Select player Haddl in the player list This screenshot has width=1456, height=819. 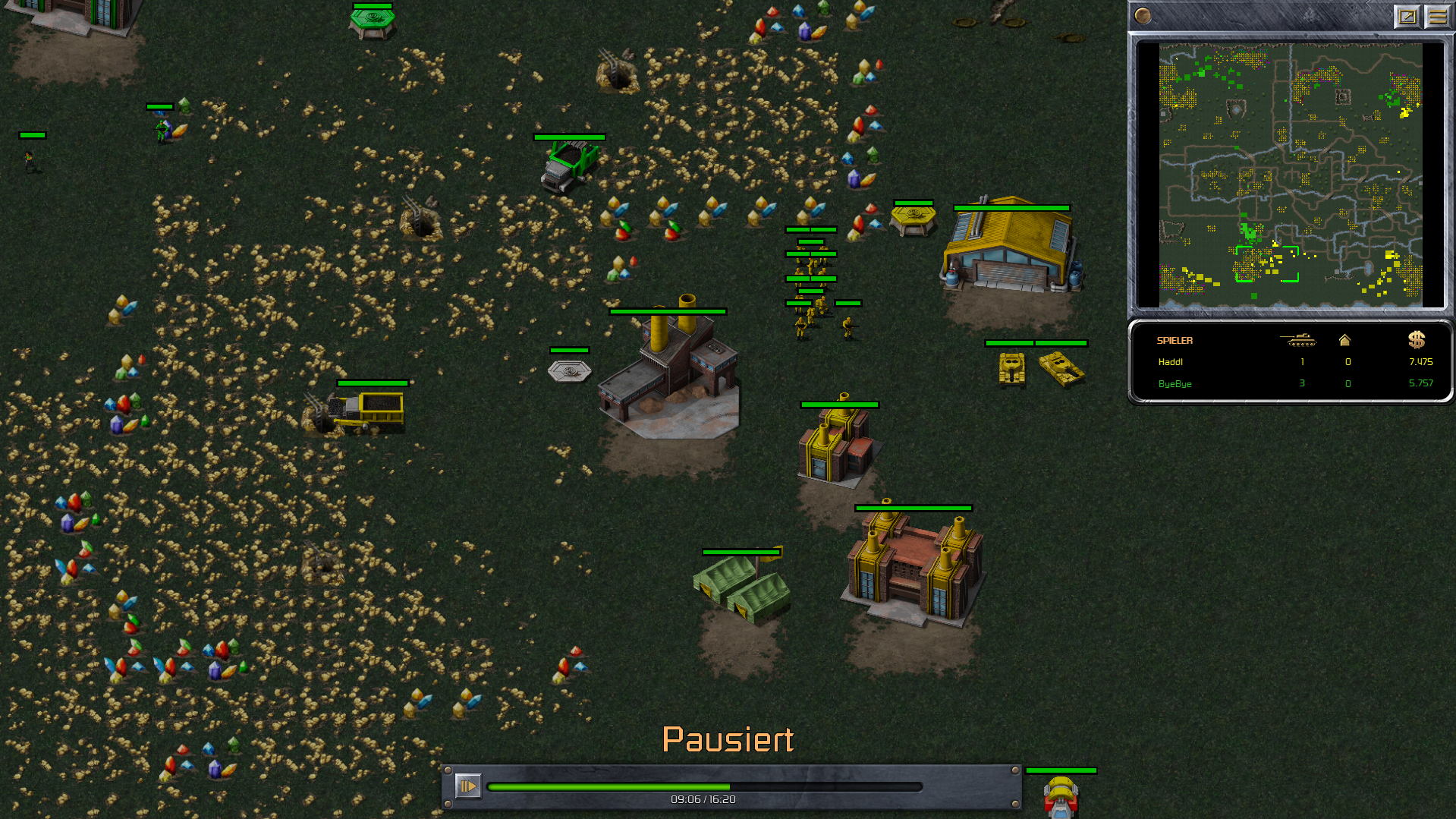1171,362
